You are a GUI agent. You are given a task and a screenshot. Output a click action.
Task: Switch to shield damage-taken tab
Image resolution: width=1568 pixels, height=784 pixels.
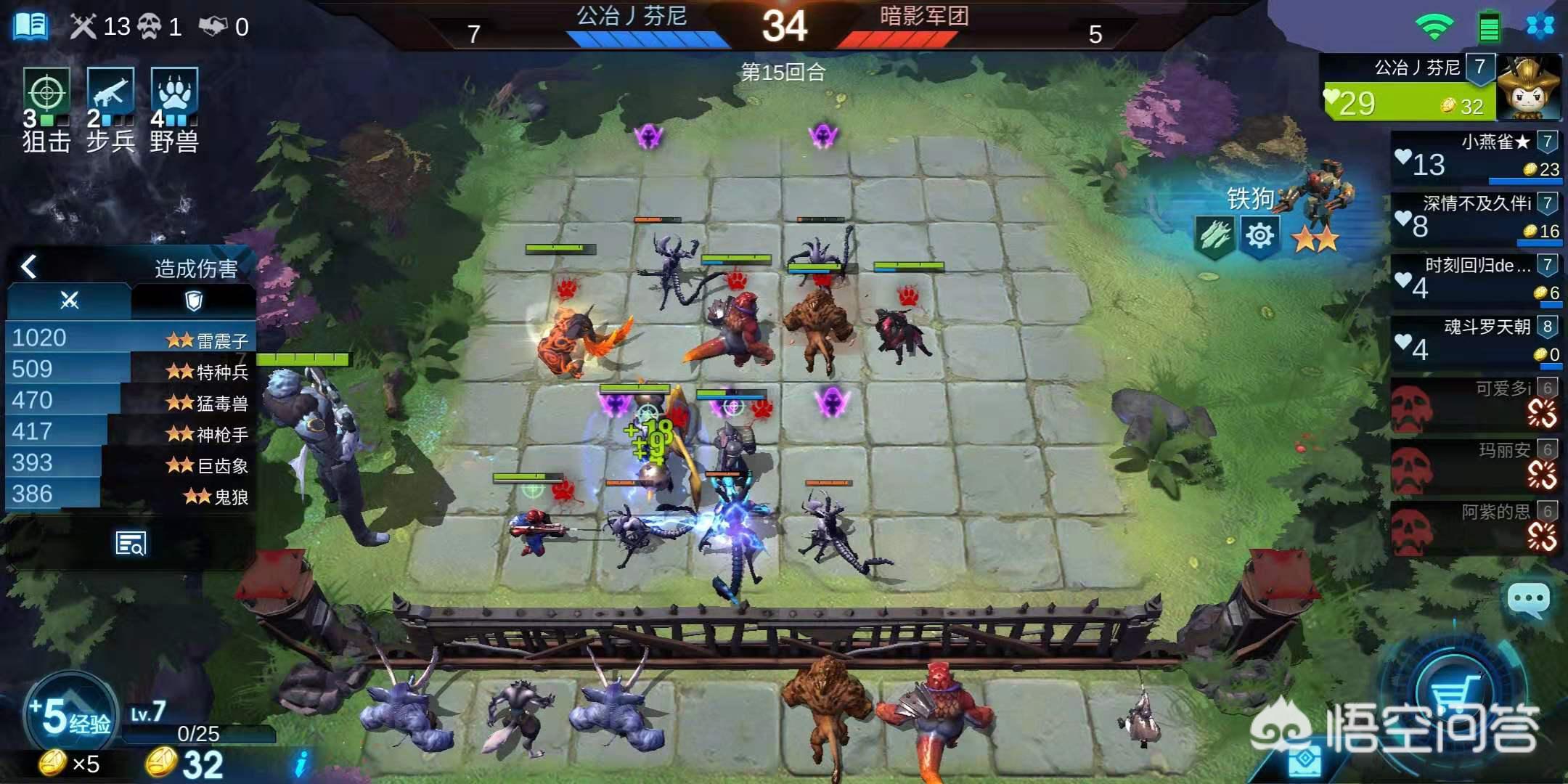[193, 301]
